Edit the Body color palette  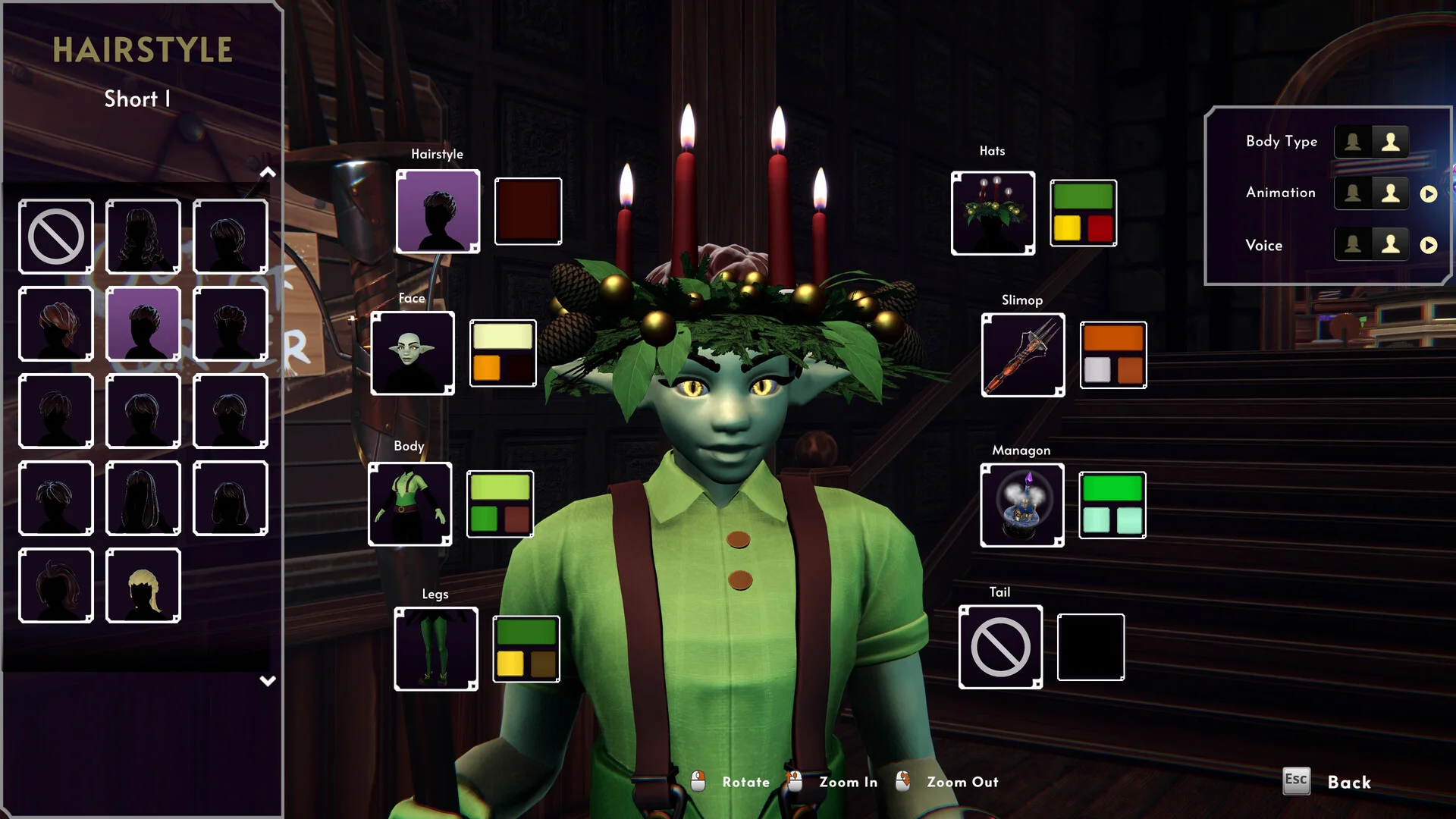(500, 504)
